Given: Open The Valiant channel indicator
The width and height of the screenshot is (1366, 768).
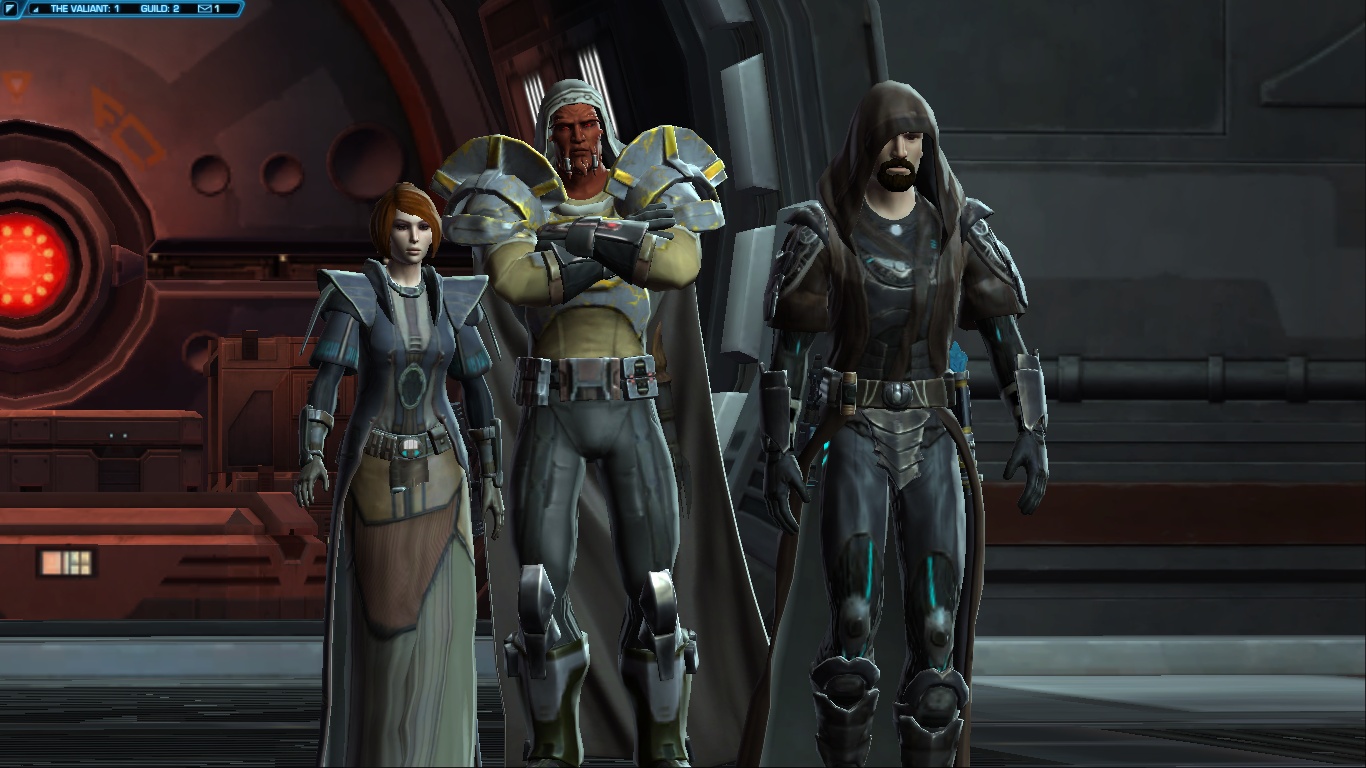Looking at the screenshot, I should coord(84,9).
